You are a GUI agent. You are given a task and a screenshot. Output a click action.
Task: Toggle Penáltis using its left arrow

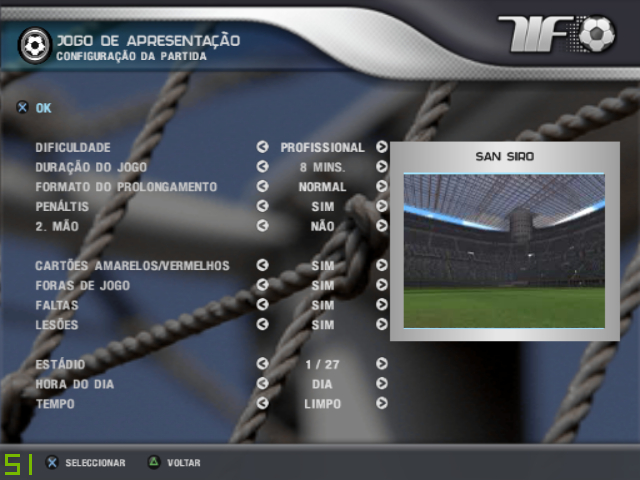[262, 206]
